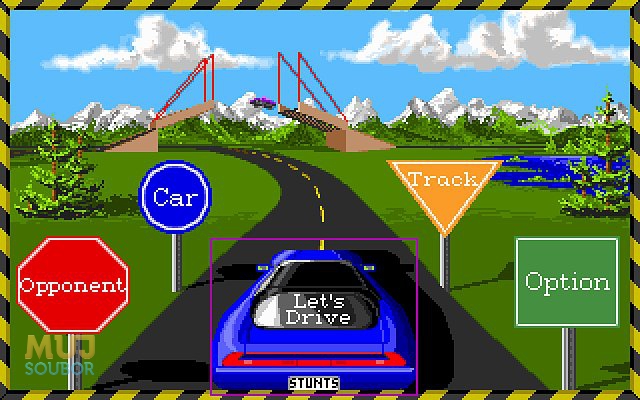Choose the orange Track sign

coord(443,187)
